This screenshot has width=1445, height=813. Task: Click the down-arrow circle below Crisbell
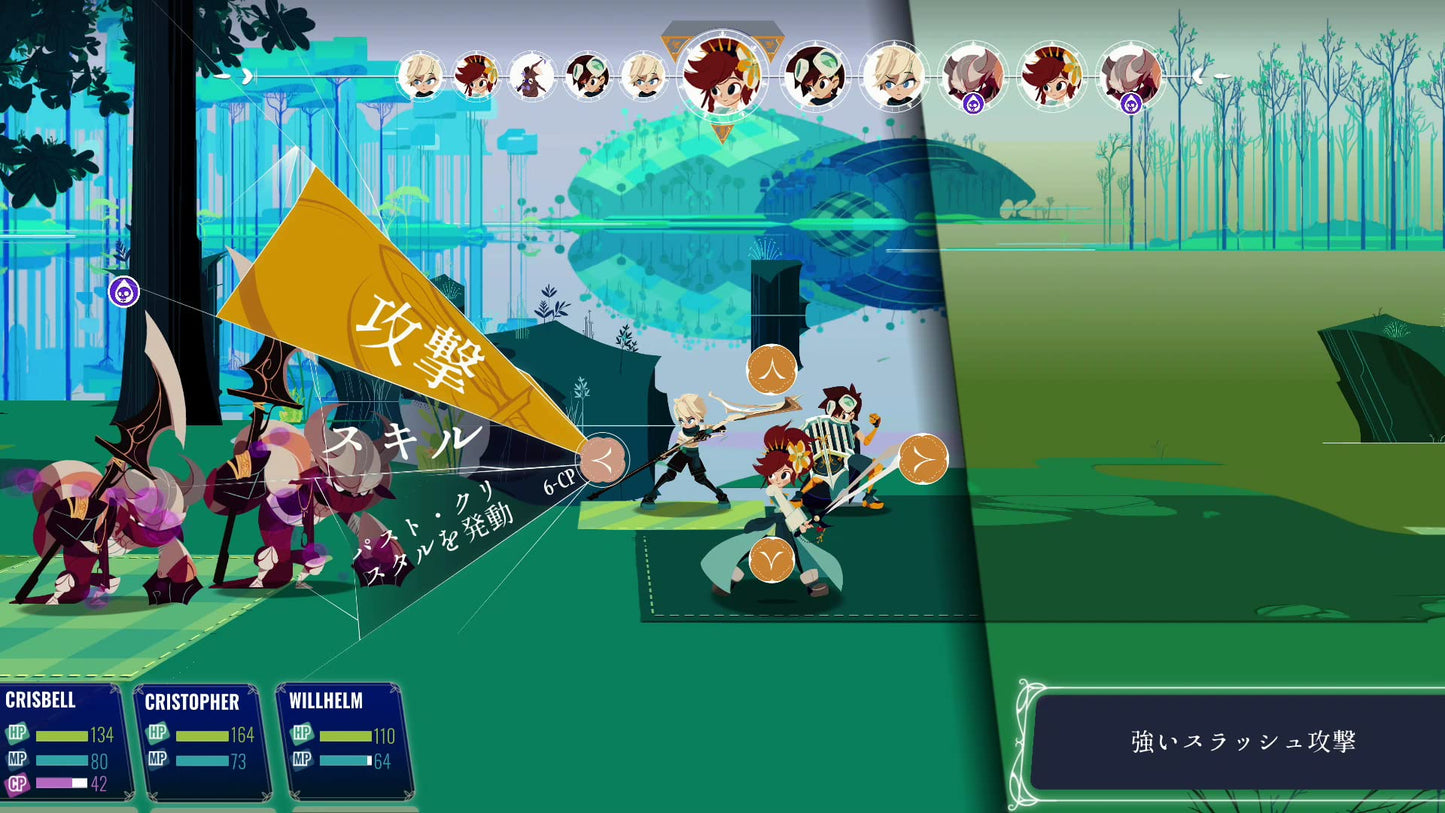pyautogui.click(x=772, y=560)
